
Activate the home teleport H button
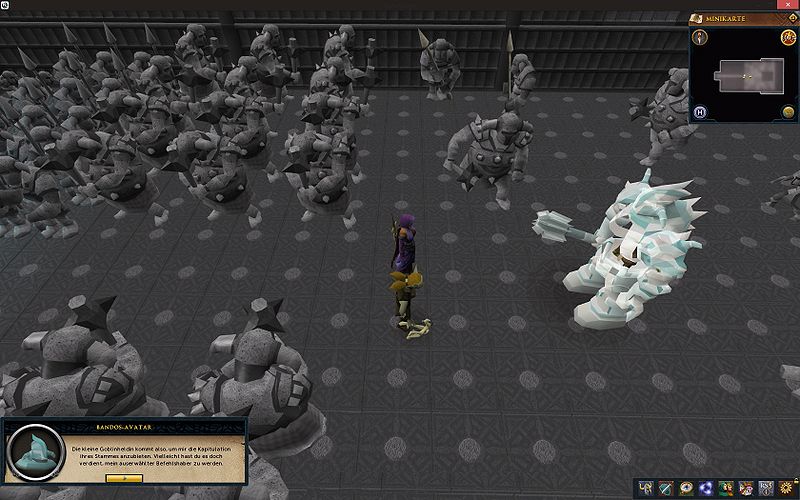702,111
